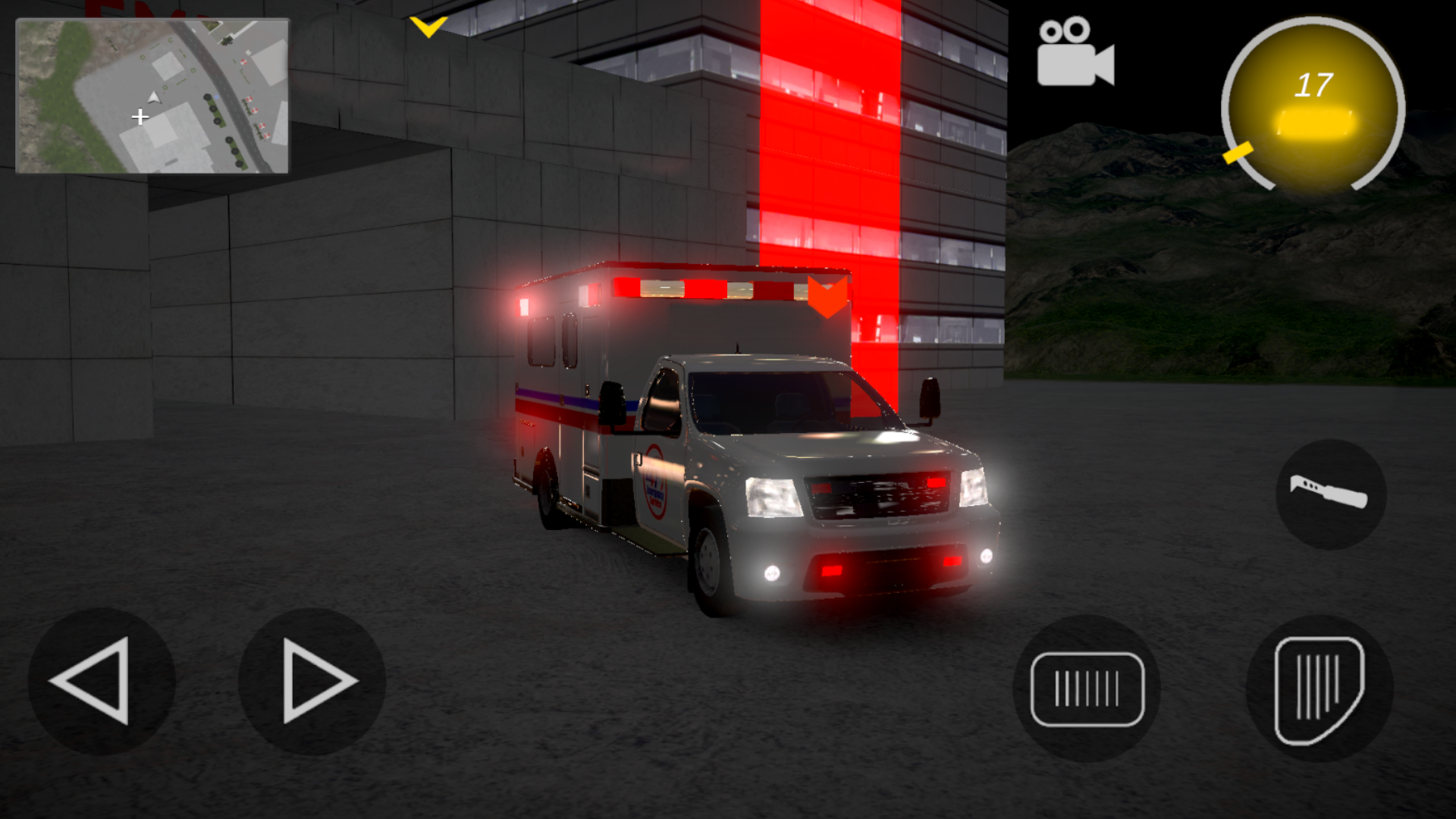Screen dimensions: 1456x819
Task: Tap the plus symbol on the minimap
Action: 140,118
